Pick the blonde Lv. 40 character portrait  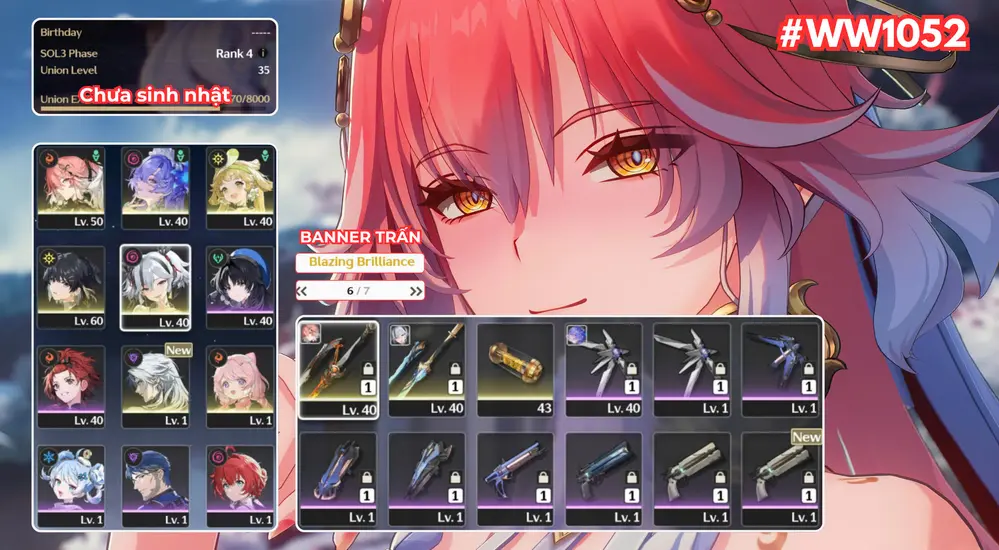(240, 186)
